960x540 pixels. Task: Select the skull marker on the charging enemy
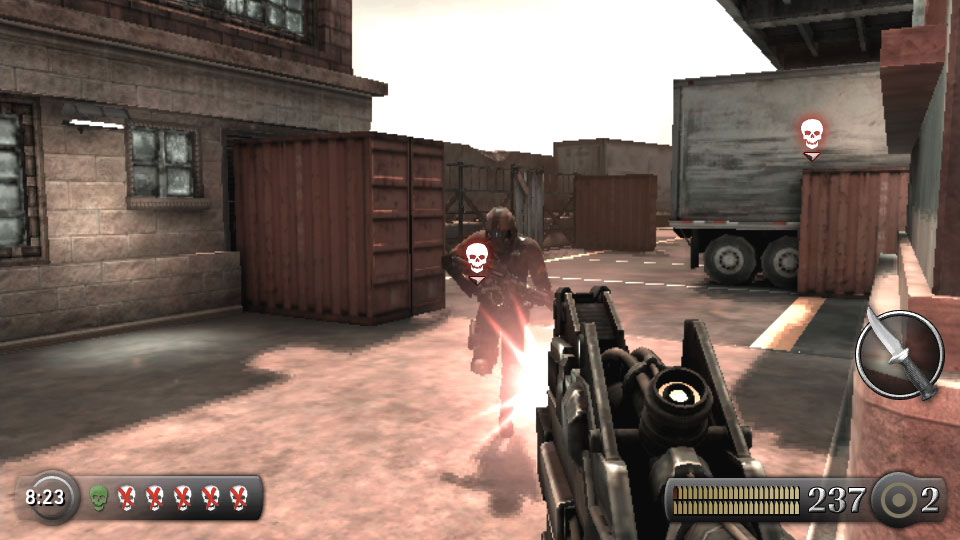[477, 257]
